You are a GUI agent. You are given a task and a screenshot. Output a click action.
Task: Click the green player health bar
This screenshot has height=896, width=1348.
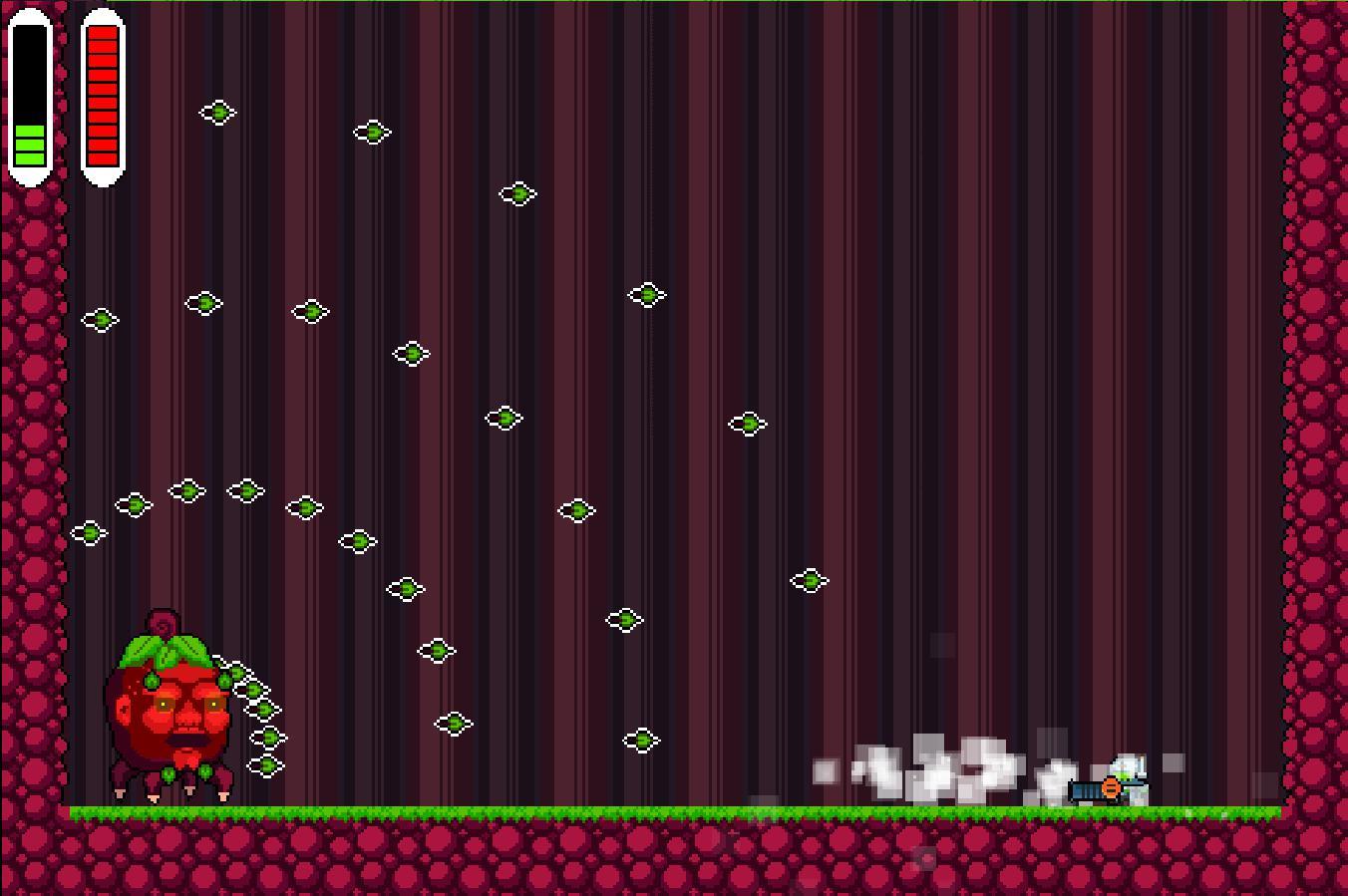[29, 143]
